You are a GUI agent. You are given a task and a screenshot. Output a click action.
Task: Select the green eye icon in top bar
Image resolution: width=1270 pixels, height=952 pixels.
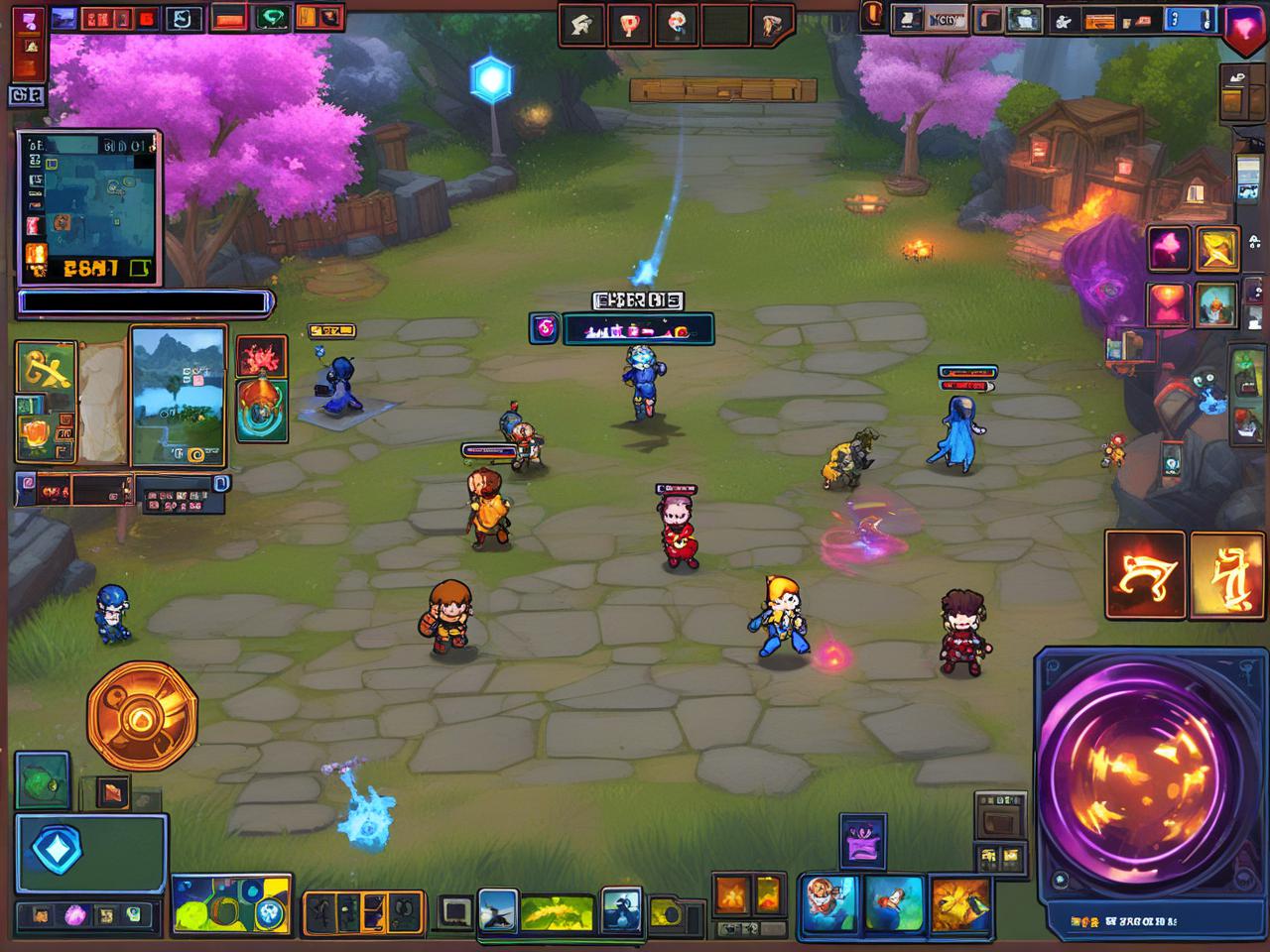[271, 18]
